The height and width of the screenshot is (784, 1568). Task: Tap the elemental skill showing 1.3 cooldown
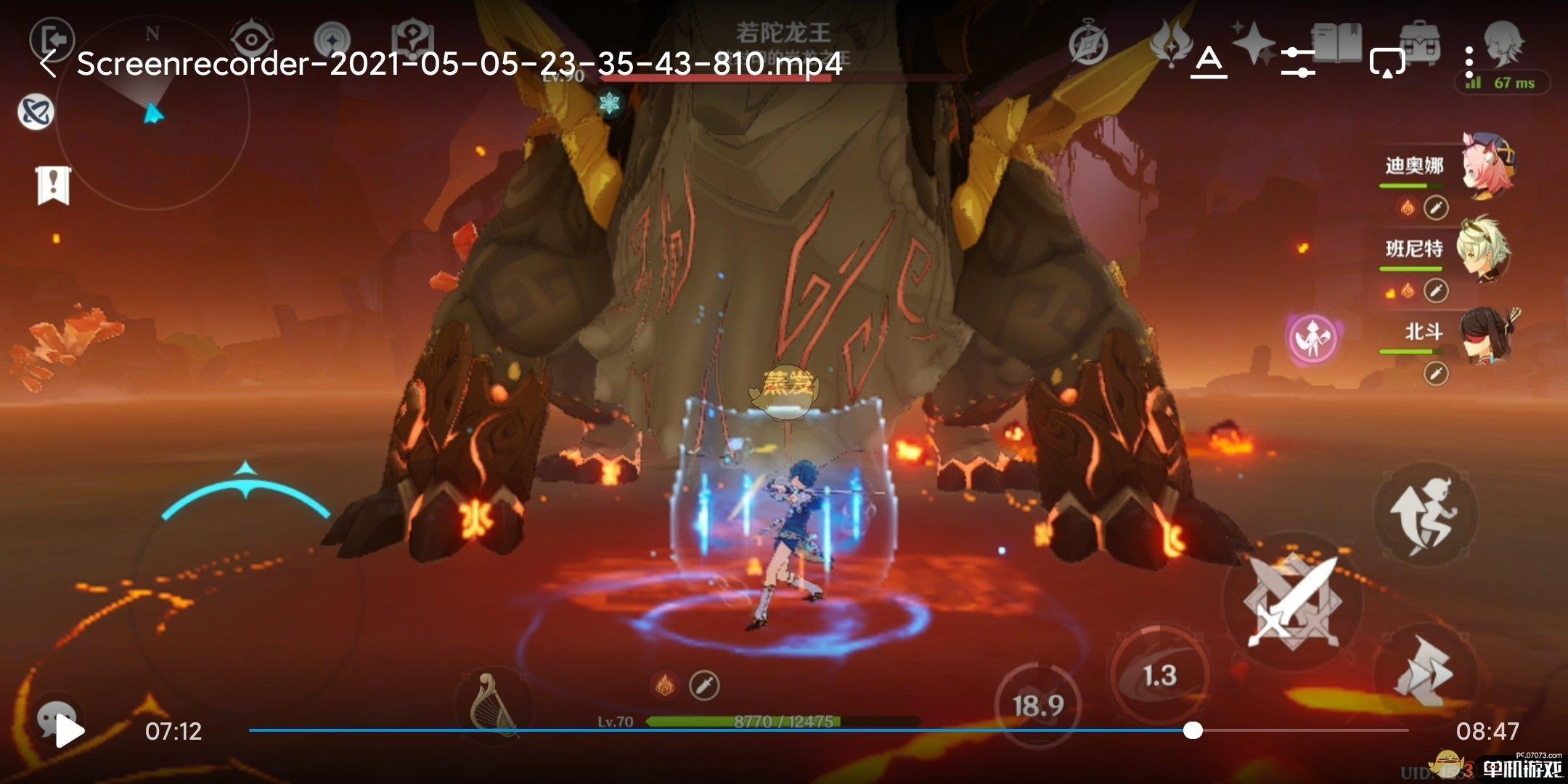pyautogui.click(x=1159, y=677)
